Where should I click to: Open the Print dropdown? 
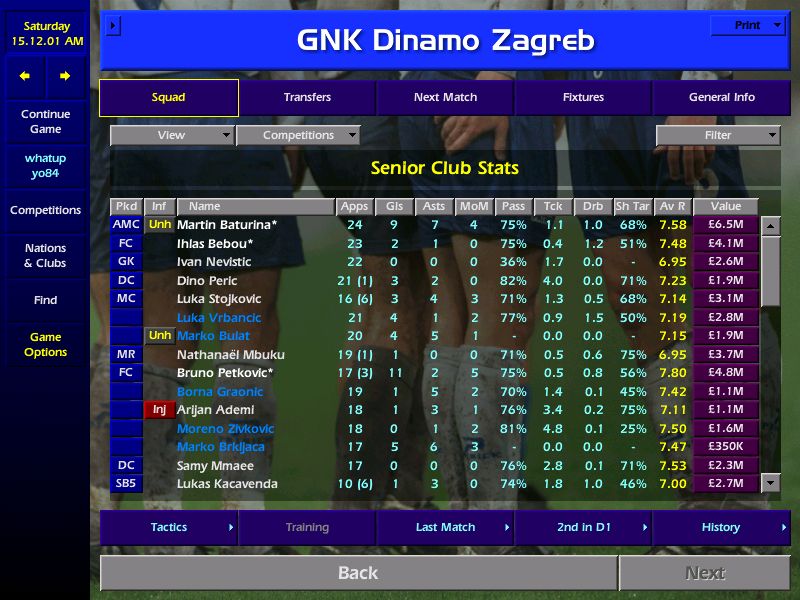coord(748,25)
